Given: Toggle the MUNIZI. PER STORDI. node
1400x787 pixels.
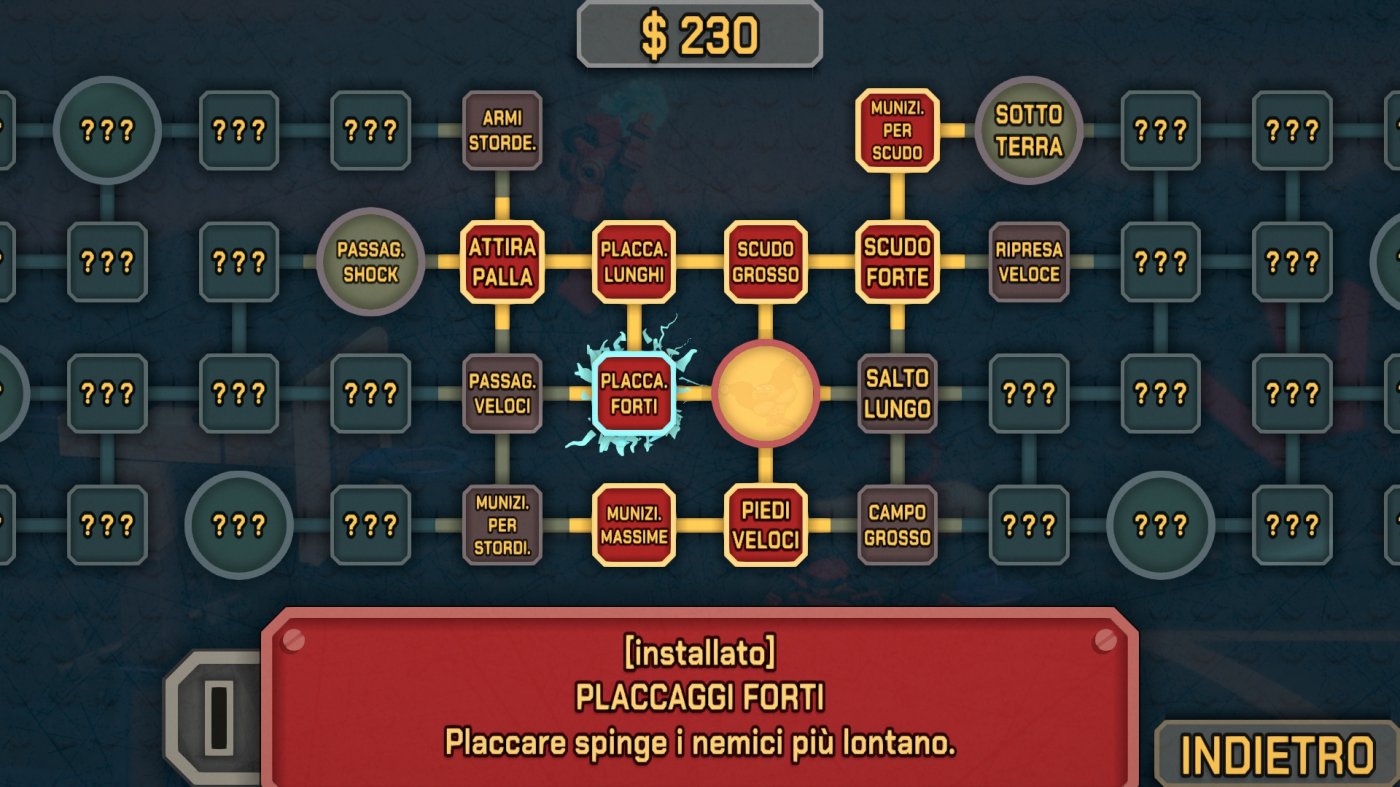Looking at the screenshot, I should pyautogui.click(x=501, y=523).
